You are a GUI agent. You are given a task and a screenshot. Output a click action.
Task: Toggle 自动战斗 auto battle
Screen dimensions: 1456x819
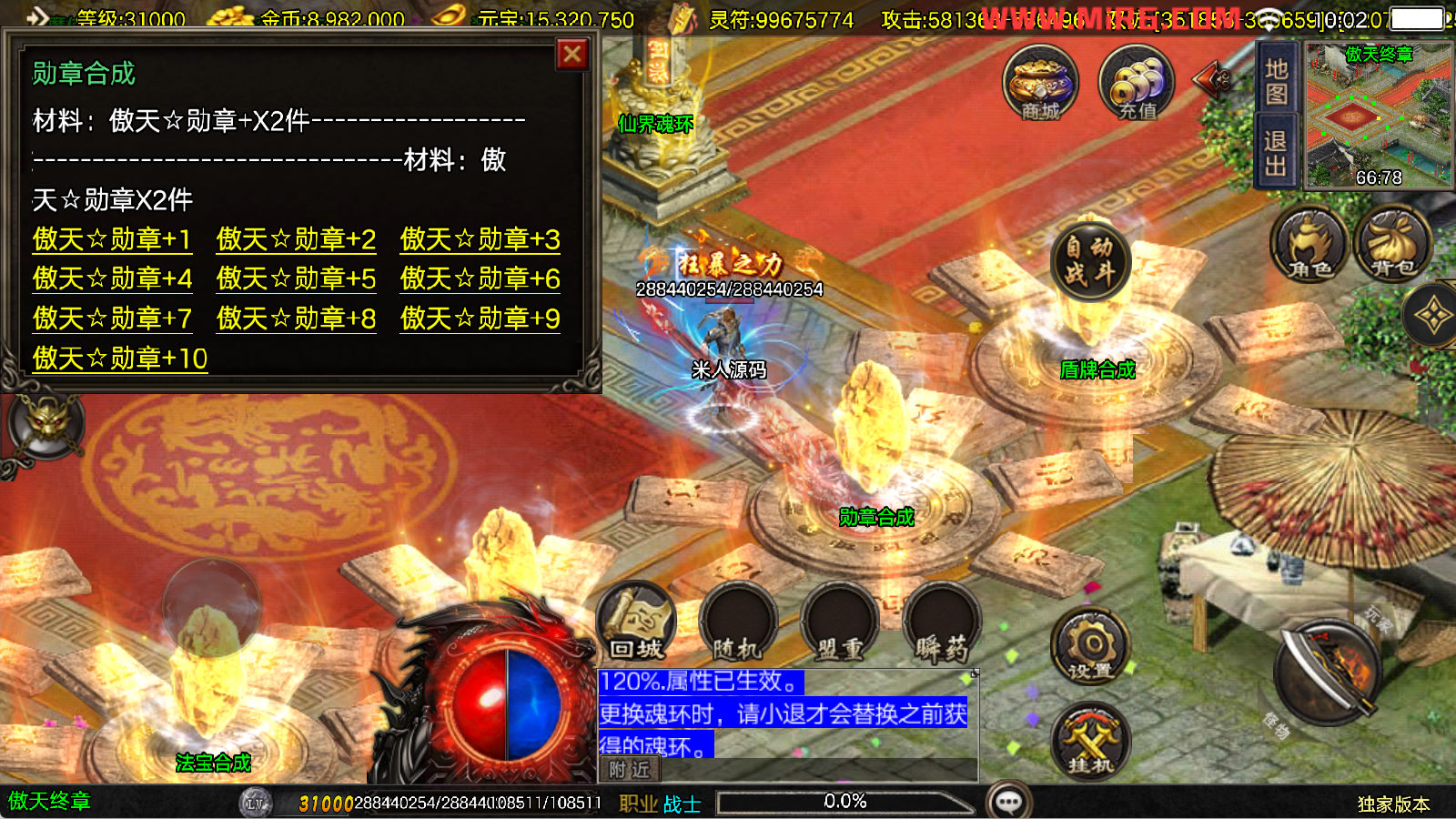(1089, 261)
